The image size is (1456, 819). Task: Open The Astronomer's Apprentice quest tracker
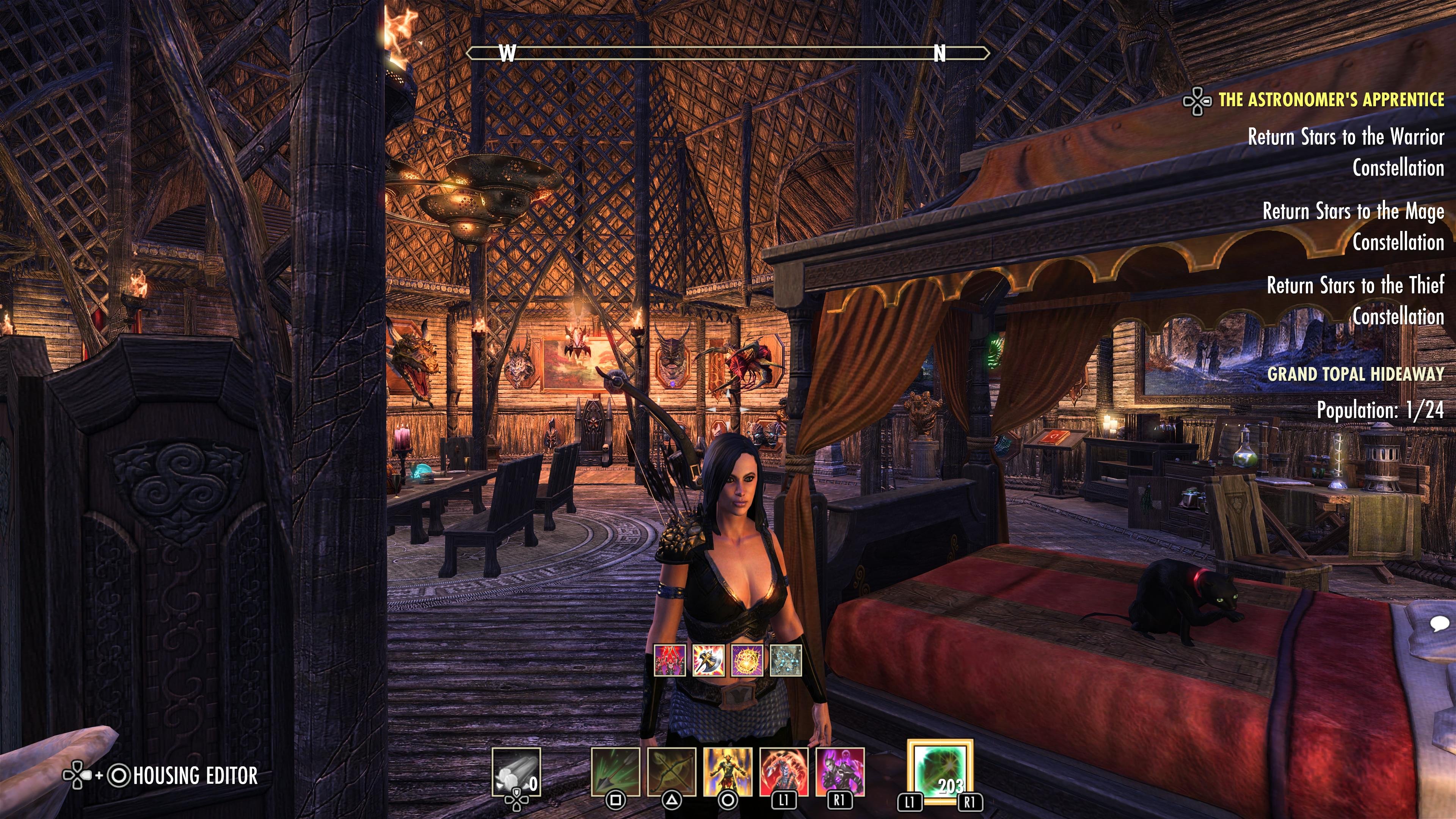1330,100
